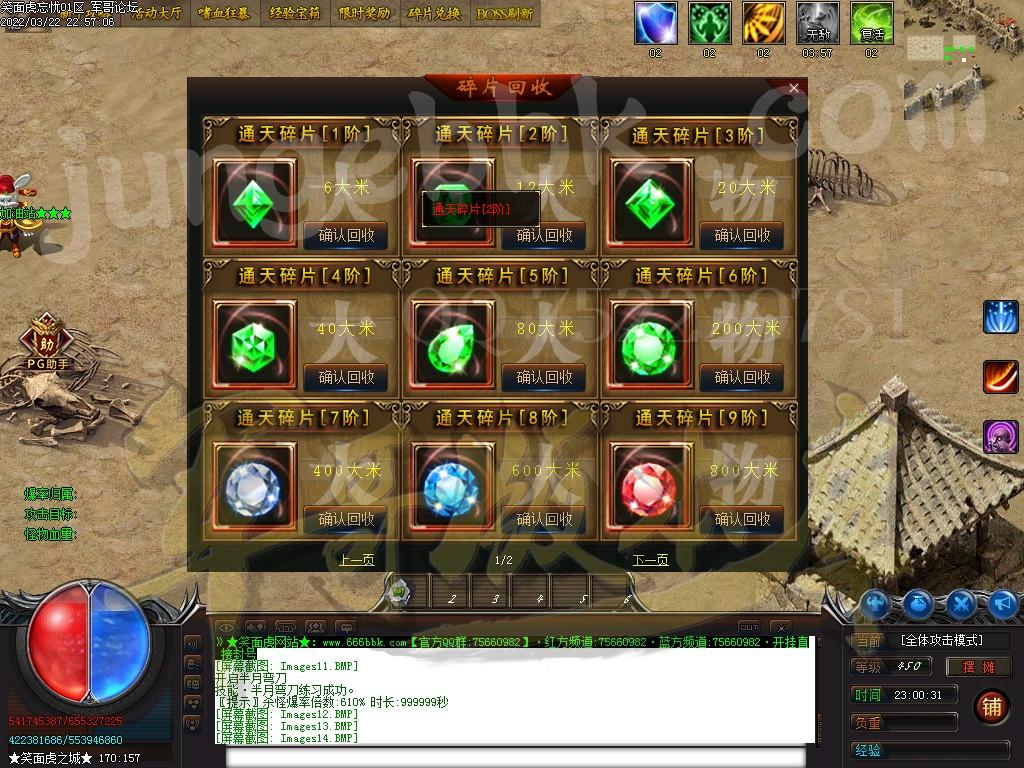Confirm recycling of 通天碎片 6阶
The width and height of the screenshot is (1024, 768).
click(742, 377)
